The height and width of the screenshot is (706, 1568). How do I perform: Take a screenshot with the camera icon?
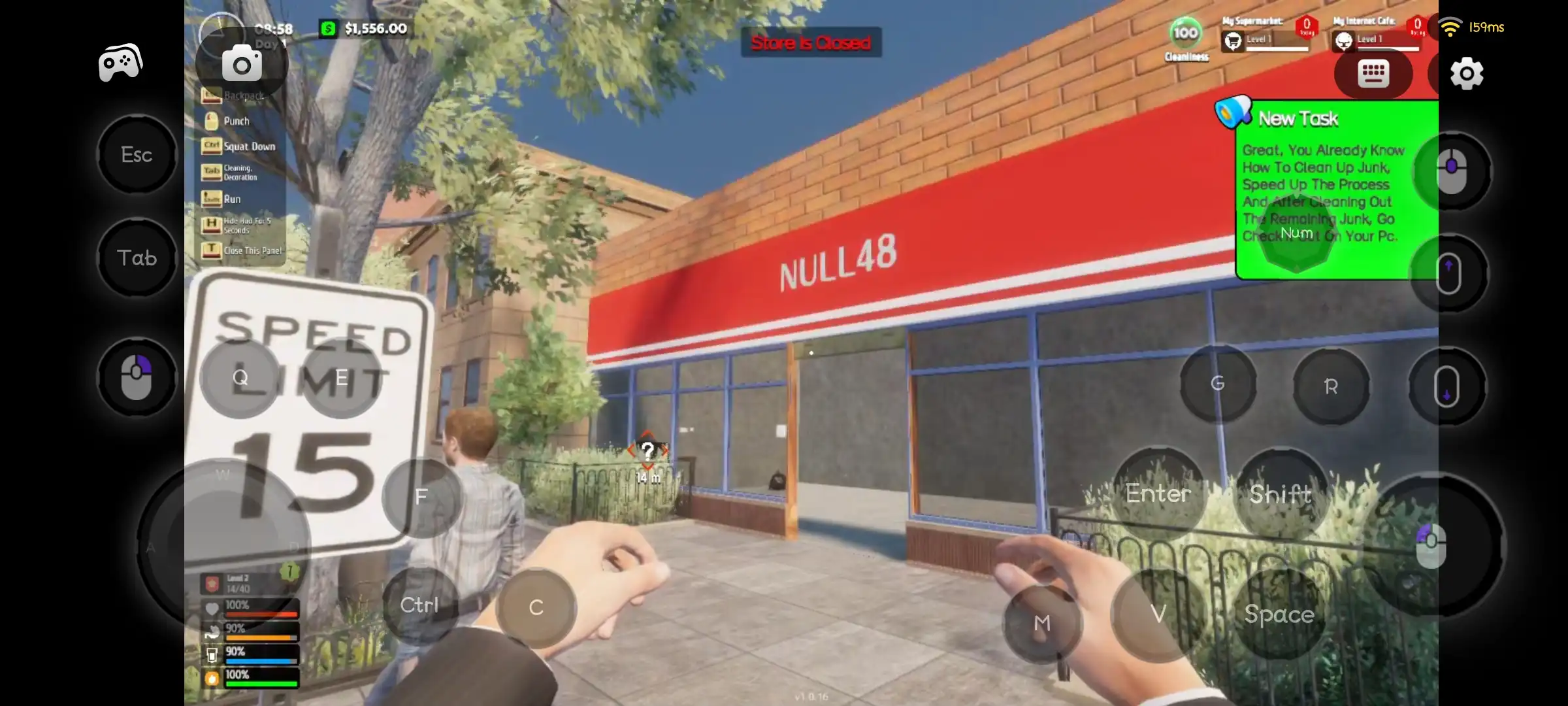click(241, 63)
